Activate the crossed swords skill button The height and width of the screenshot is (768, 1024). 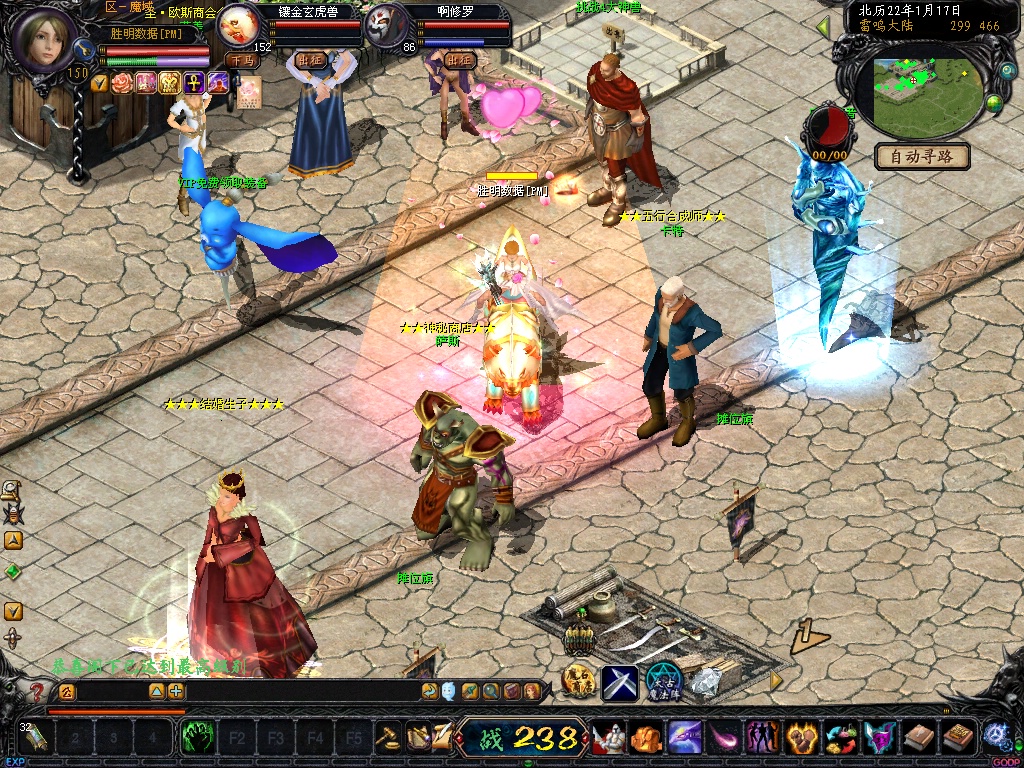pos(619,682)
